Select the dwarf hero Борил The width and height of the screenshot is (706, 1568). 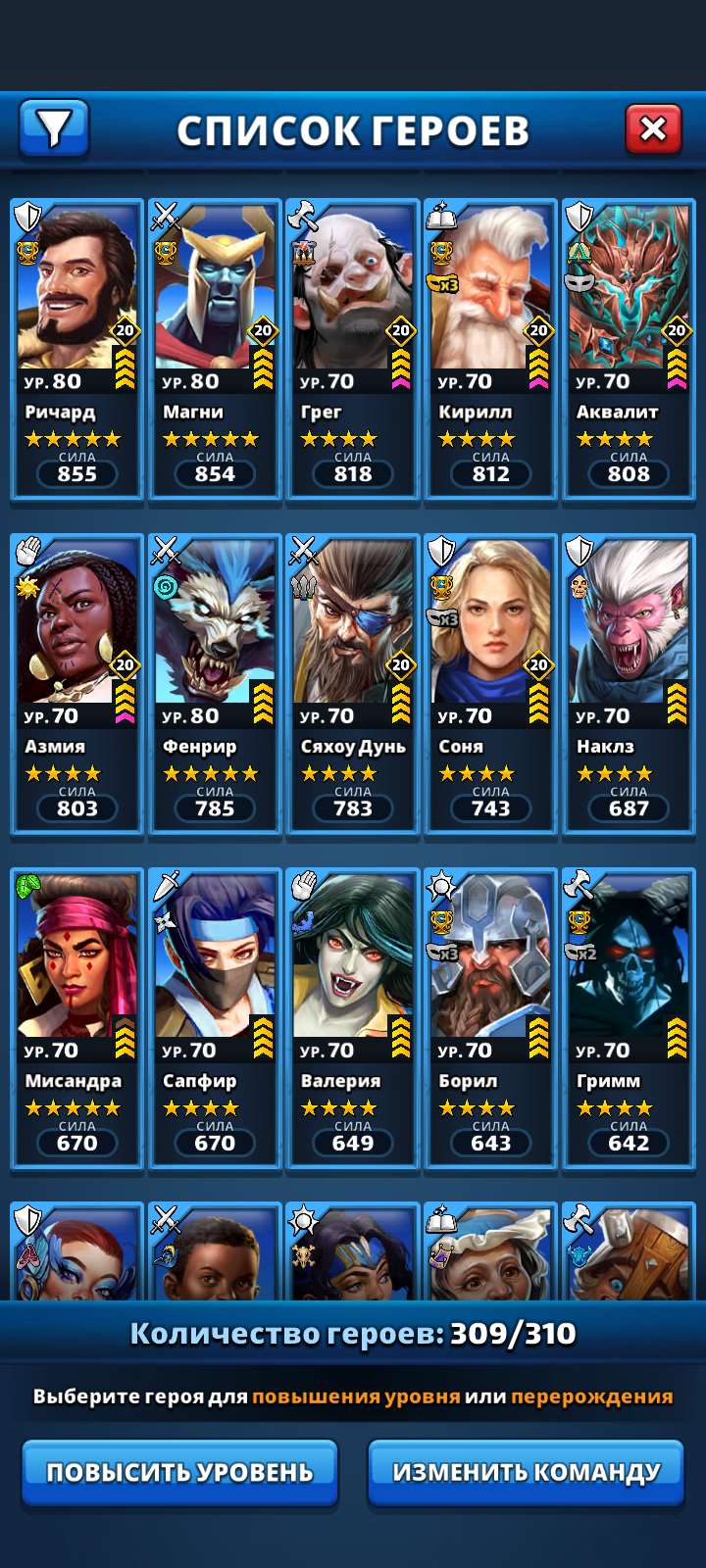tap(490, 1017)
